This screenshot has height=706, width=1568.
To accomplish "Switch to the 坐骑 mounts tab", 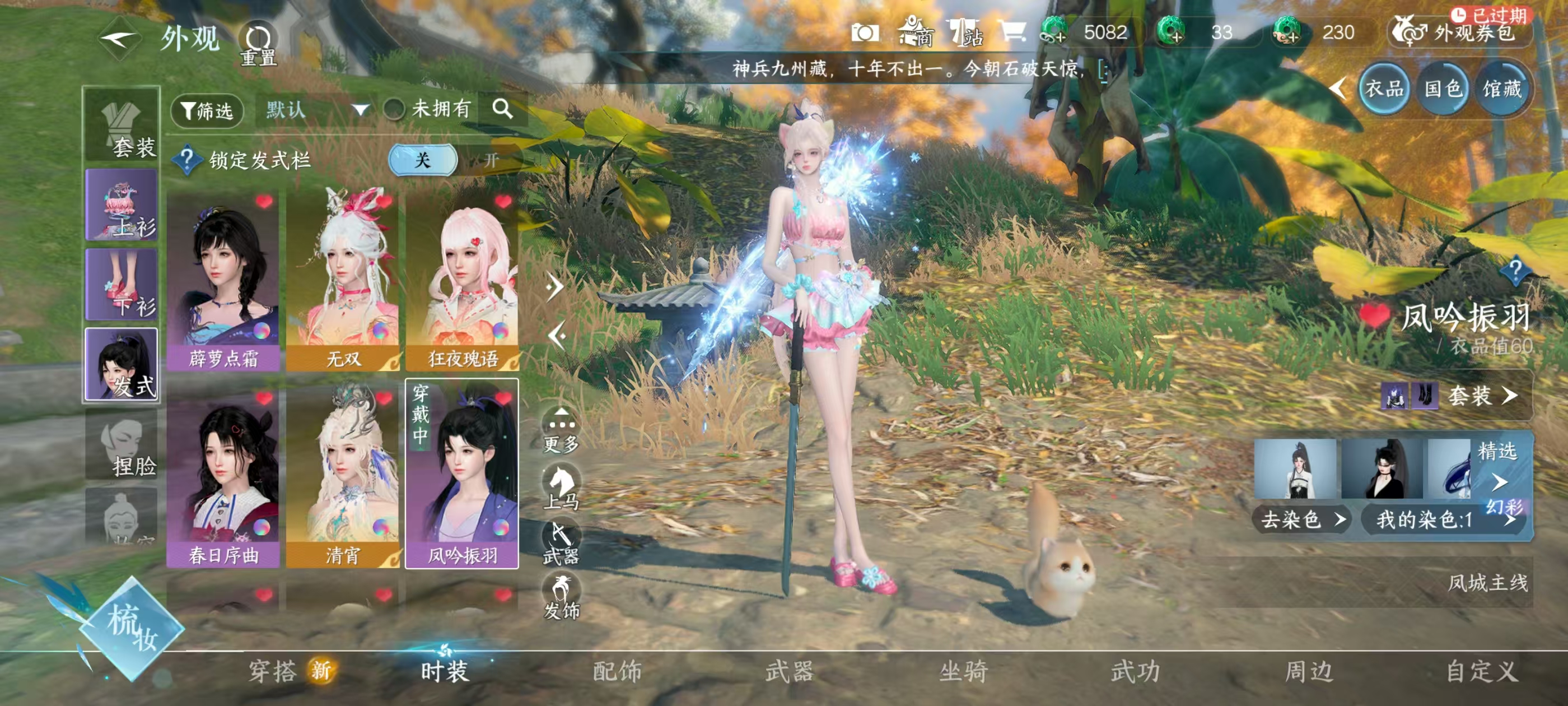I will 963,671.
